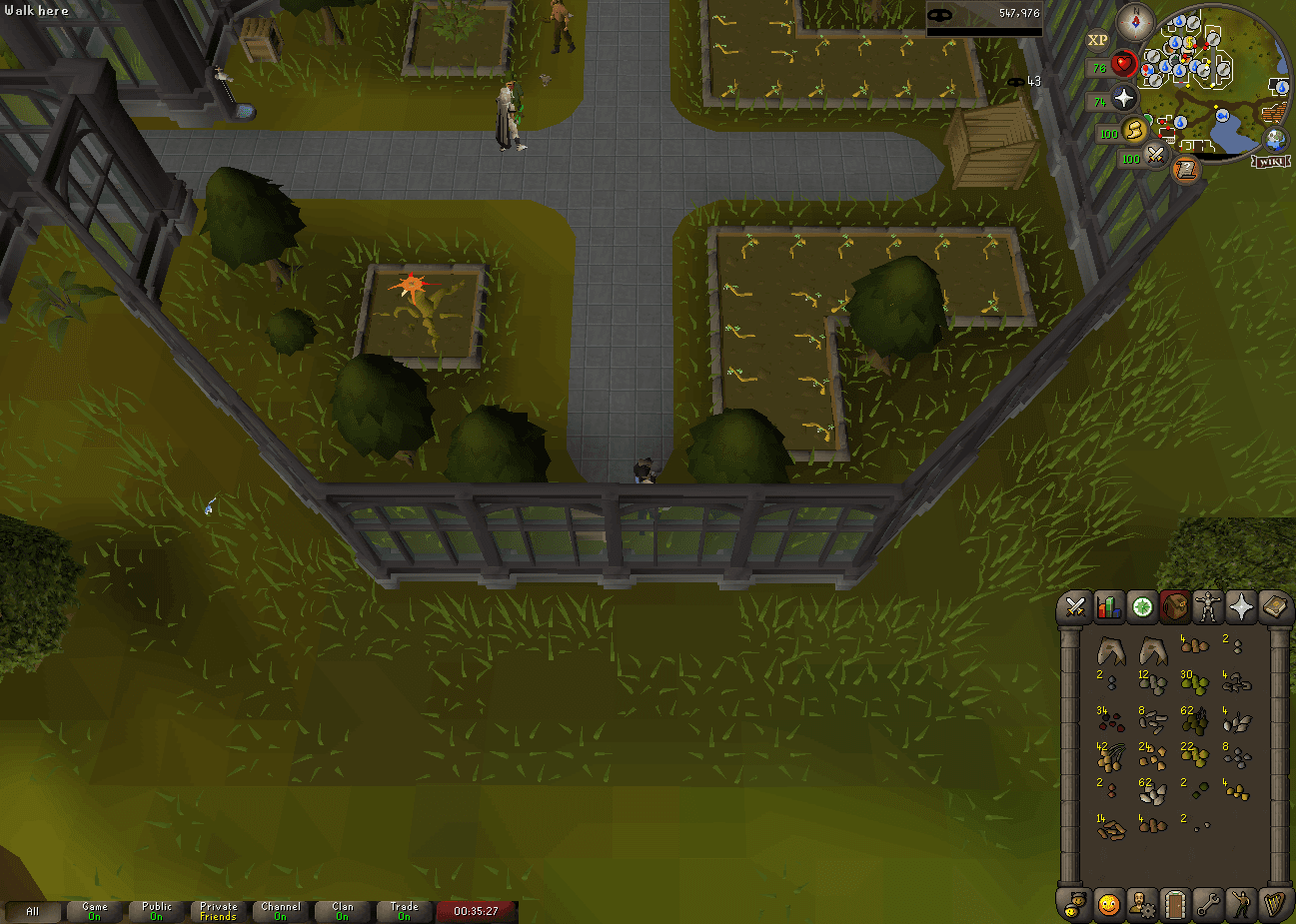Open the Music Player tab
This screenshot has height=924, width=1296.
(x=1275, y=904)
